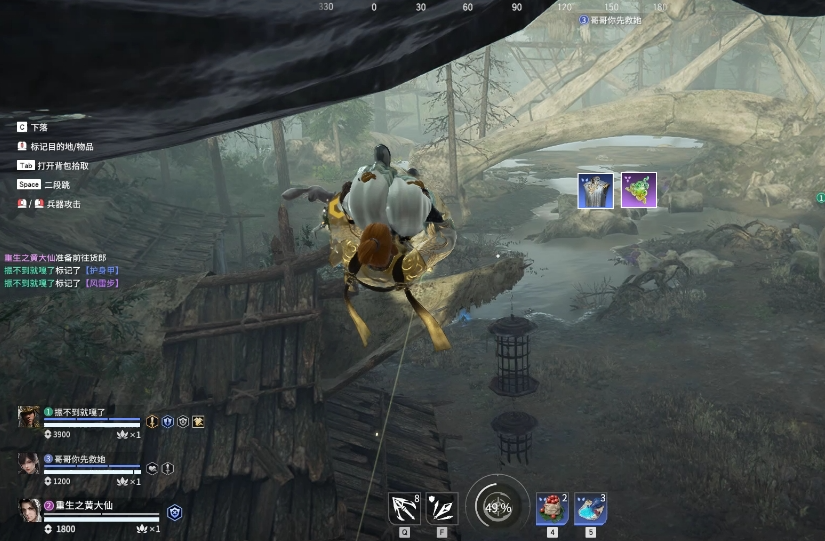This screenshot has height=541, width=825.
Task: Click the blue body armor marker icon
Action: pos(595,190)
